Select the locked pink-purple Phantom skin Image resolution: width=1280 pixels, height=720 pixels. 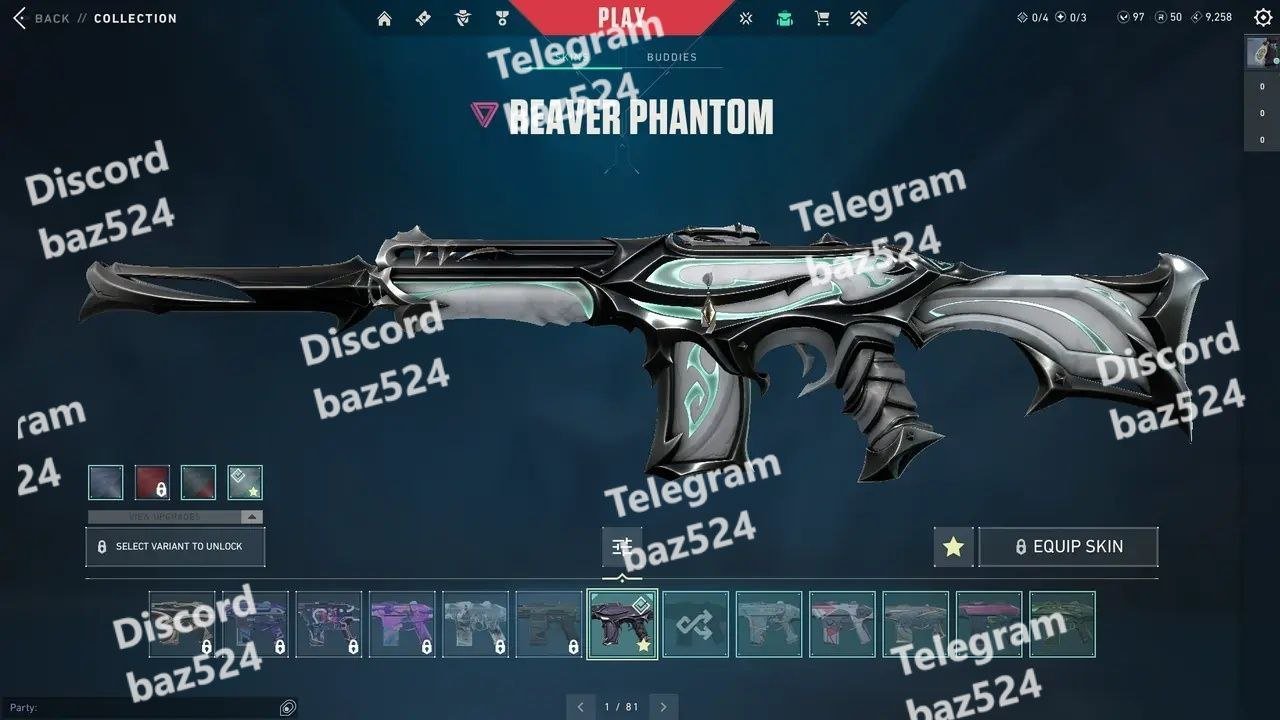pyautogui.click(x=402, y=624)
